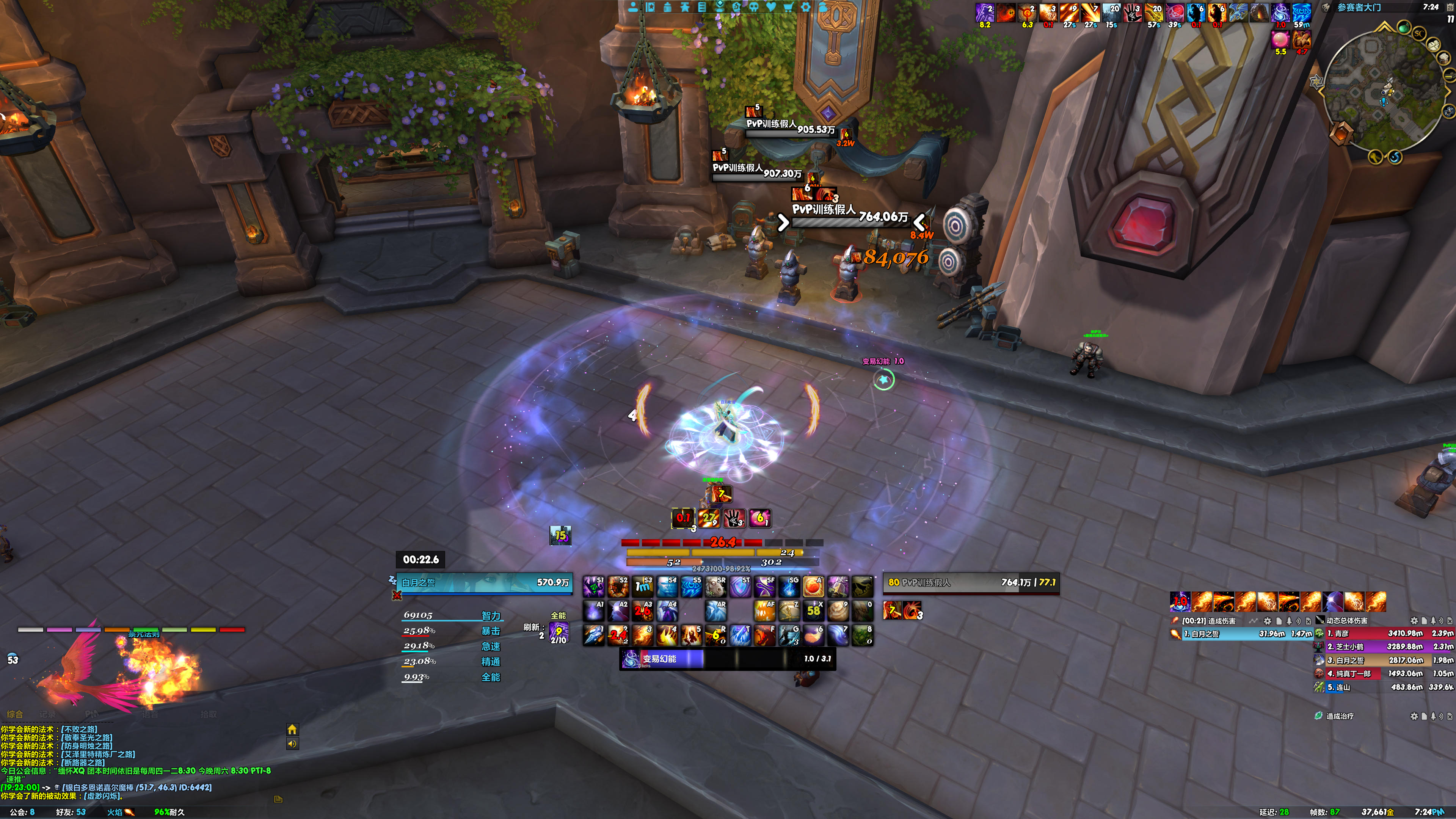Select the 白月之誓 player unit frame

484,583
